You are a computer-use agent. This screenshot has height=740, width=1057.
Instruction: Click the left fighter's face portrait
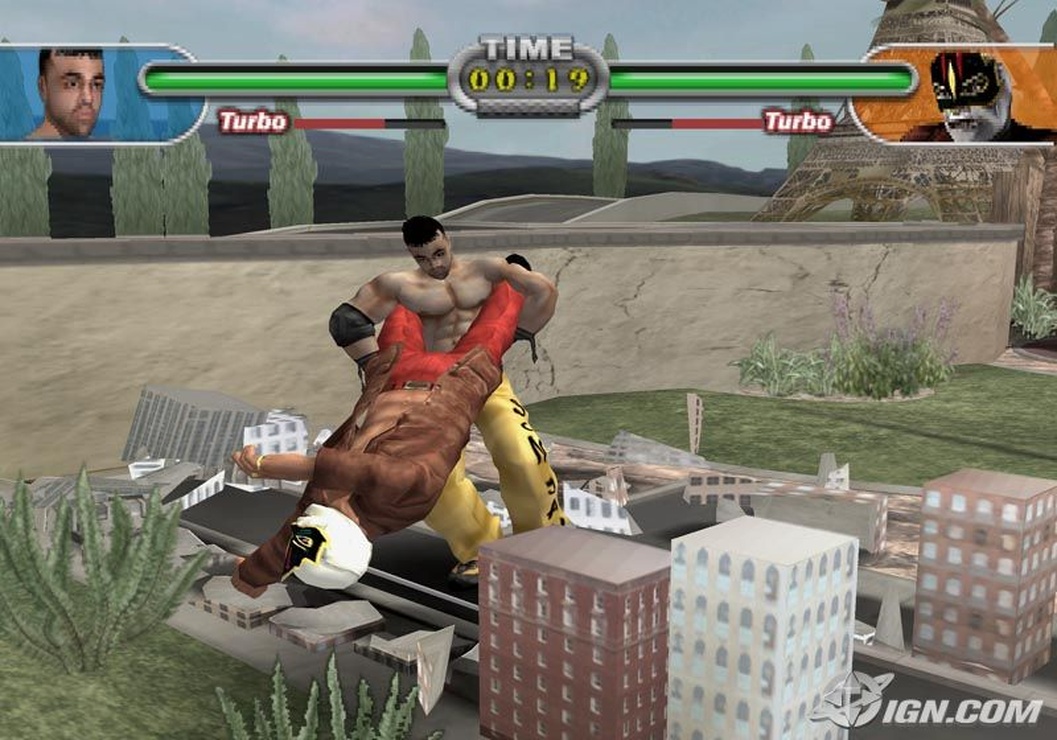71,92
